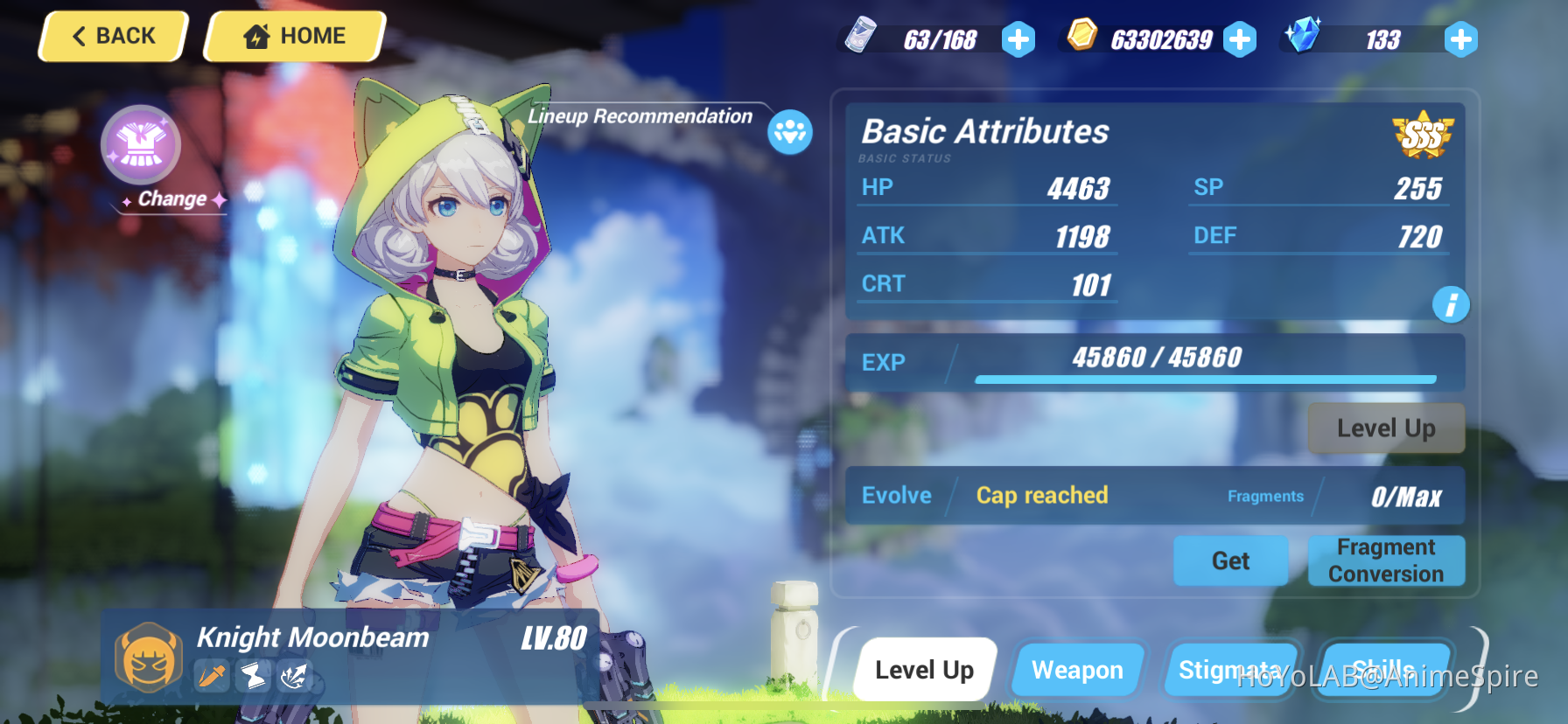Image resolution: width=1568 pixels, height=724 pixels.
Task: Click the stamina potion icon in top bar
Action: [862, 37]
